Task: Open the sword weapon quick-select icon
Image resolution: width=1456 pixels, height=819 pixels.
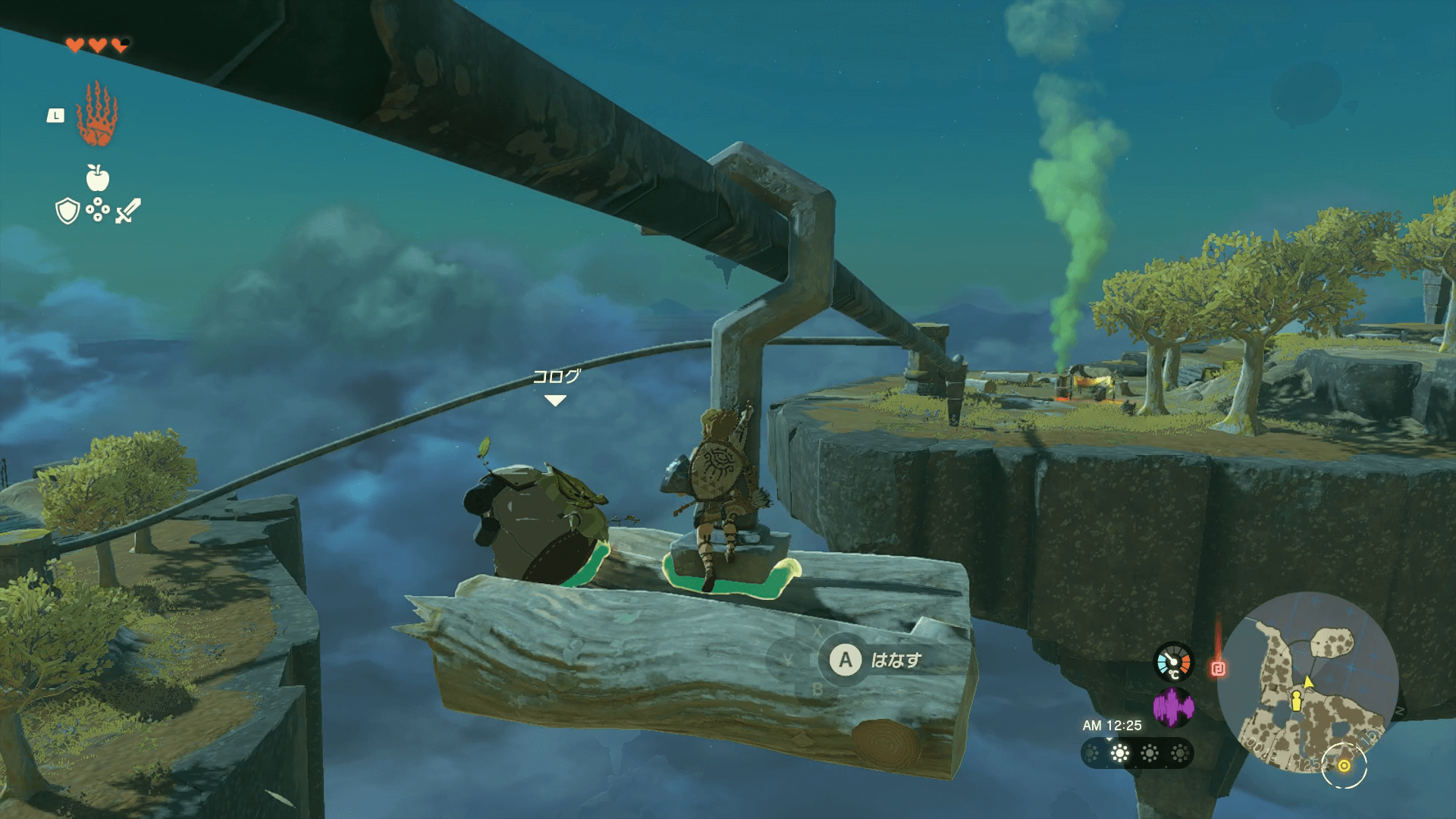Action: pyautogui.click(x=128, y=210)
